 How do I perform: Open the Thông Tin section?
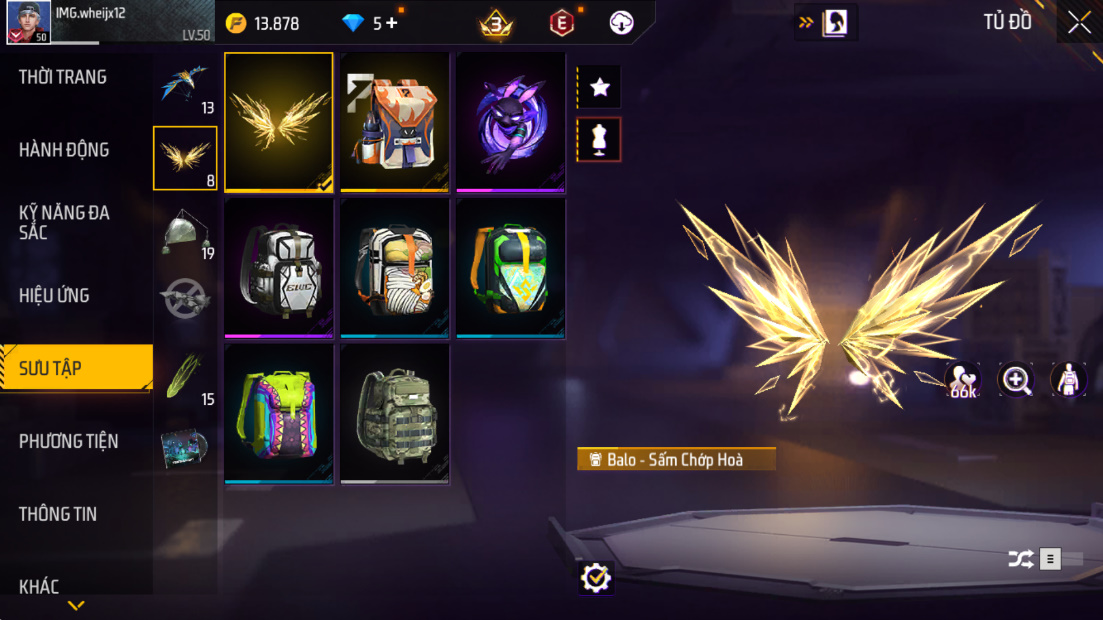58,514
